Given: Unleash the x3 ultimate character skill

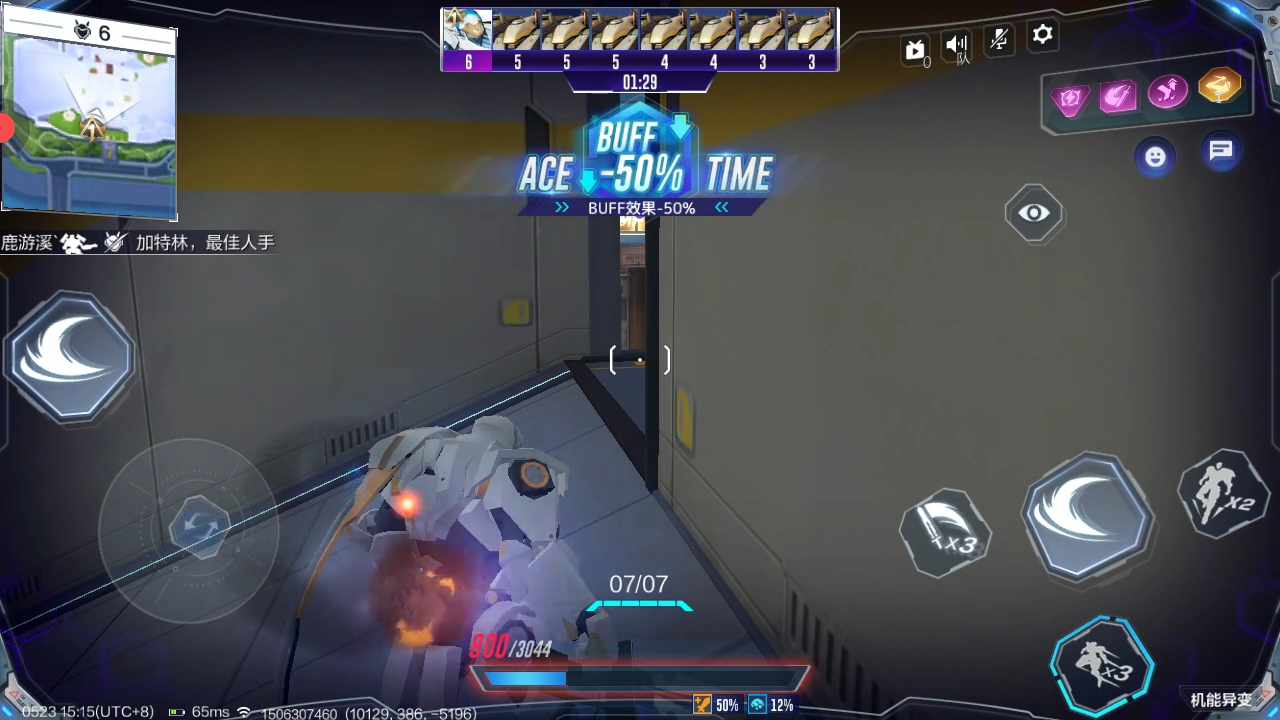Looking at the screenshot, I should (1103, 661).
